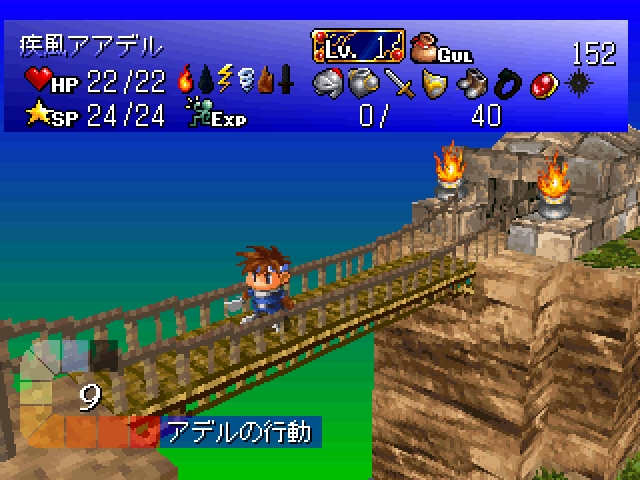The image size is (640, 480).
Task: Select the boots equipment icon
Action: pyautogui.click(x=470, y=82)
